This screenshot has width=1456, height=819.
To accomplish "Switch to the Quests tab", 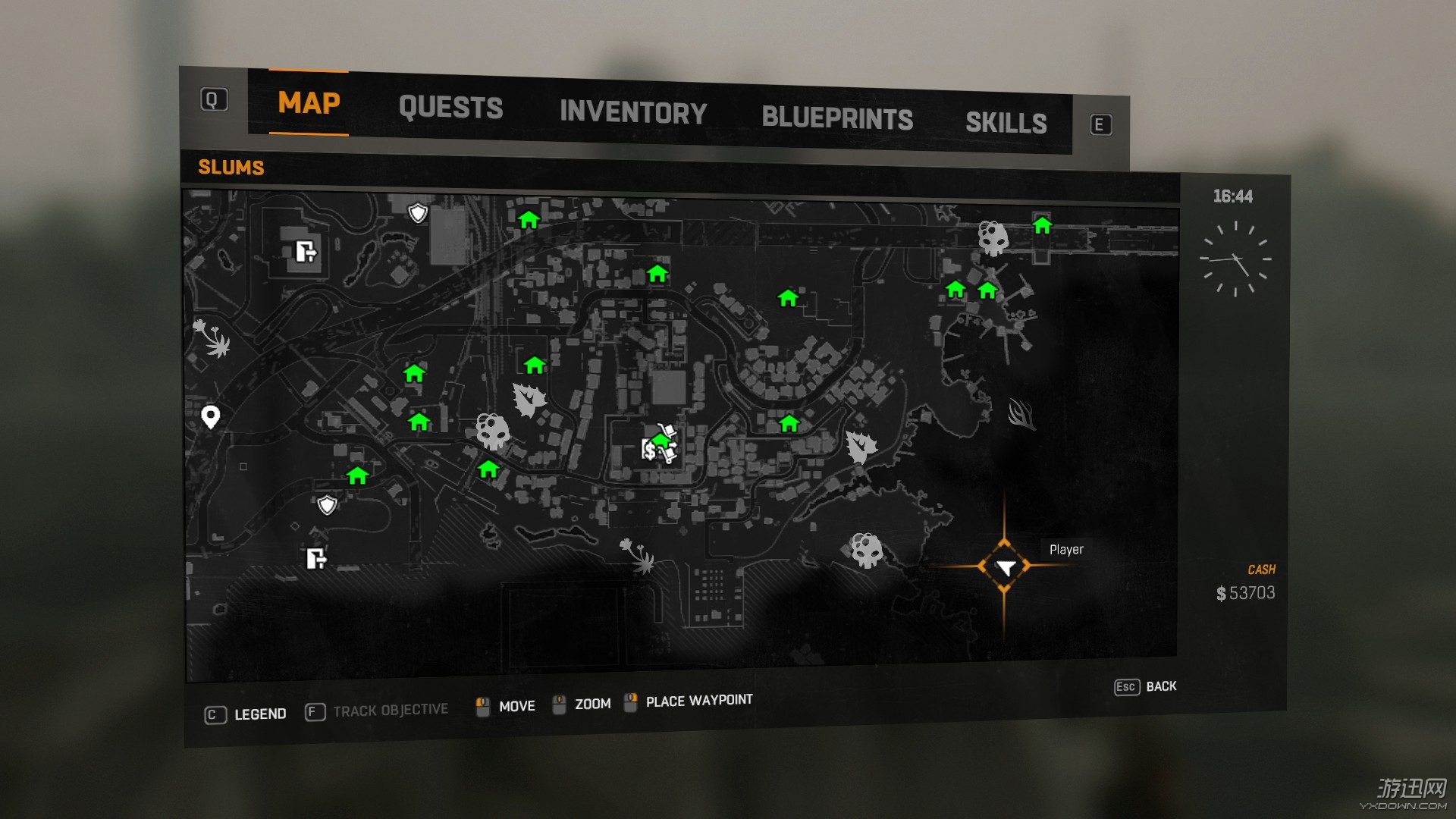I will coord(450,108).
